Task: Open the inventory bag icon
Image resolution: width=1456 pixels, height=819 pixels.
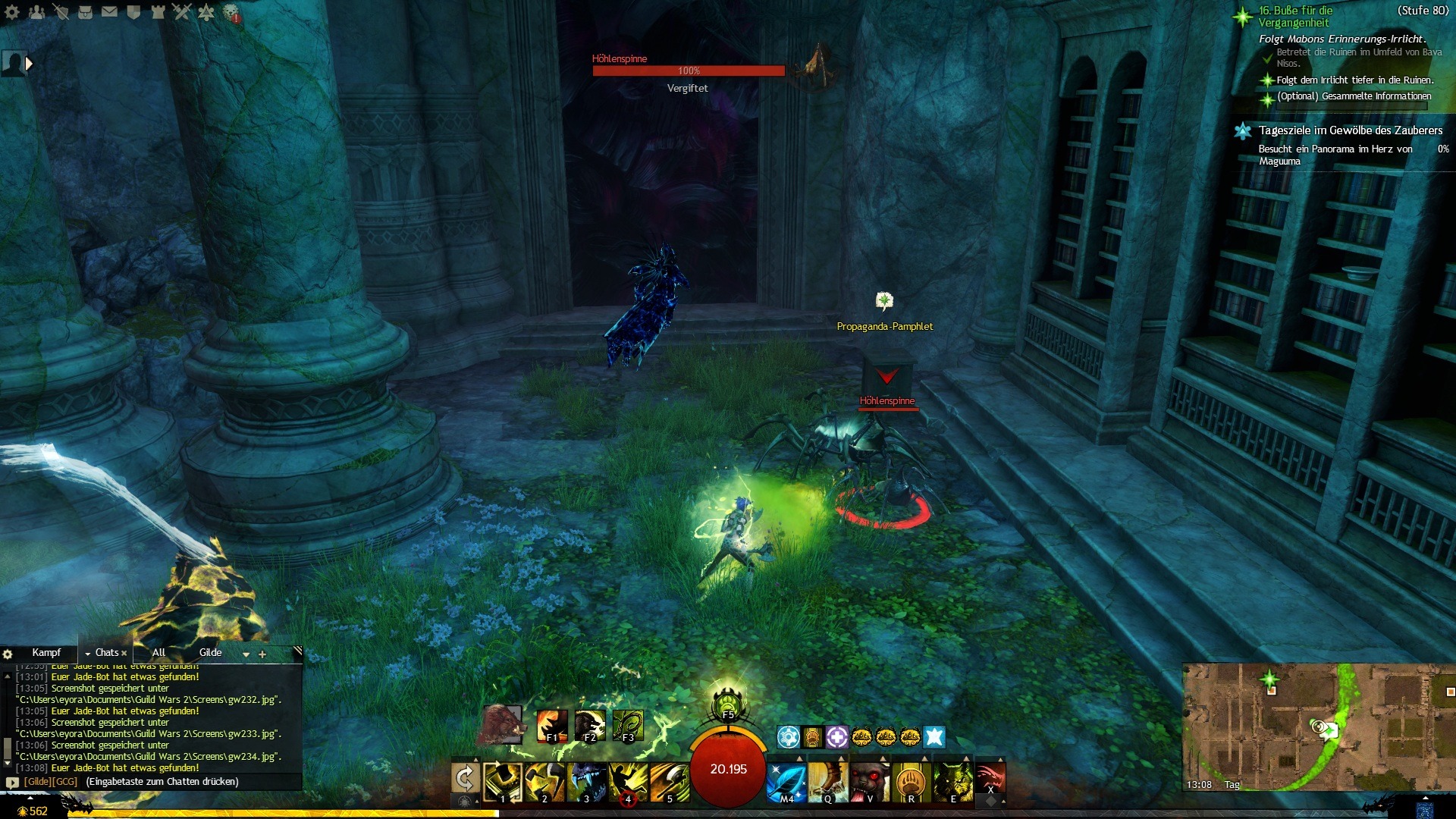Action: (85, 11)
